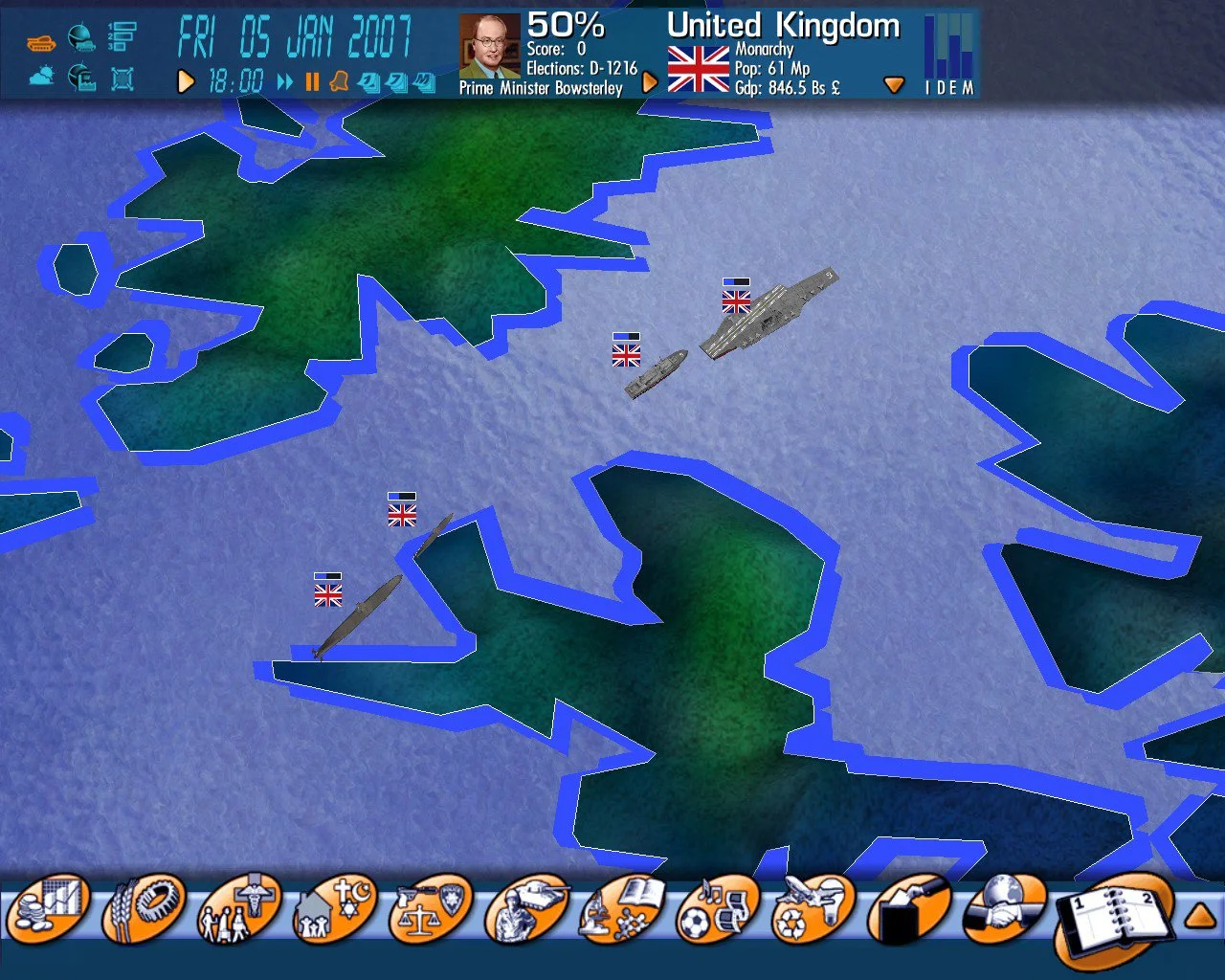Viewport: 1225px width, 980px height.
Task: Pause the game clock
Action: coord(312,82)
